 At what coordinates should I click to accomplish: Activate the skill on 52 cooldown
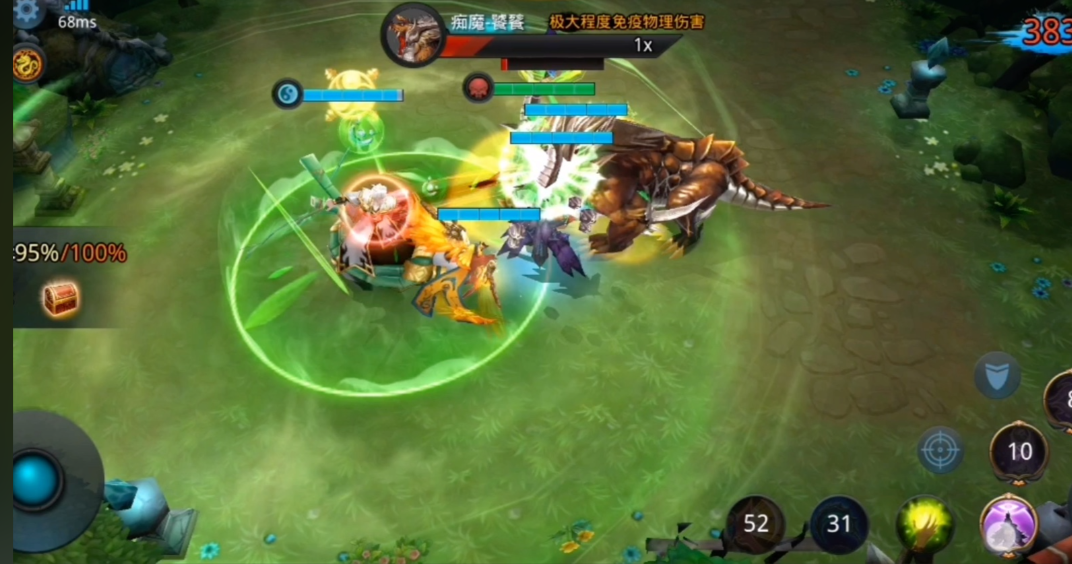[x=756, y=524]
